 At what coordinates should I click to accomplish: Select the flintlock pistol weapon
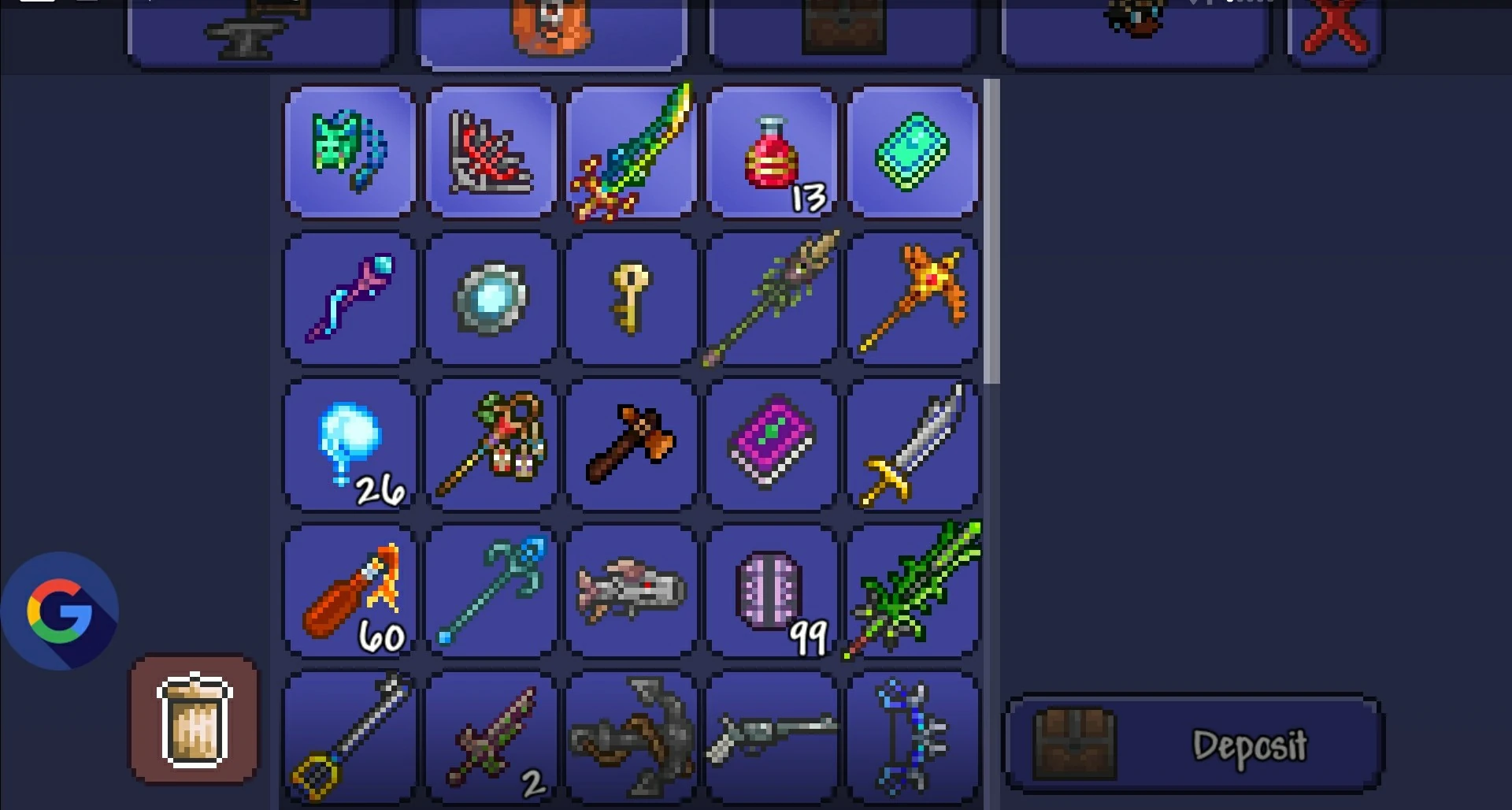pyautogui.click(x=772, y=737)
